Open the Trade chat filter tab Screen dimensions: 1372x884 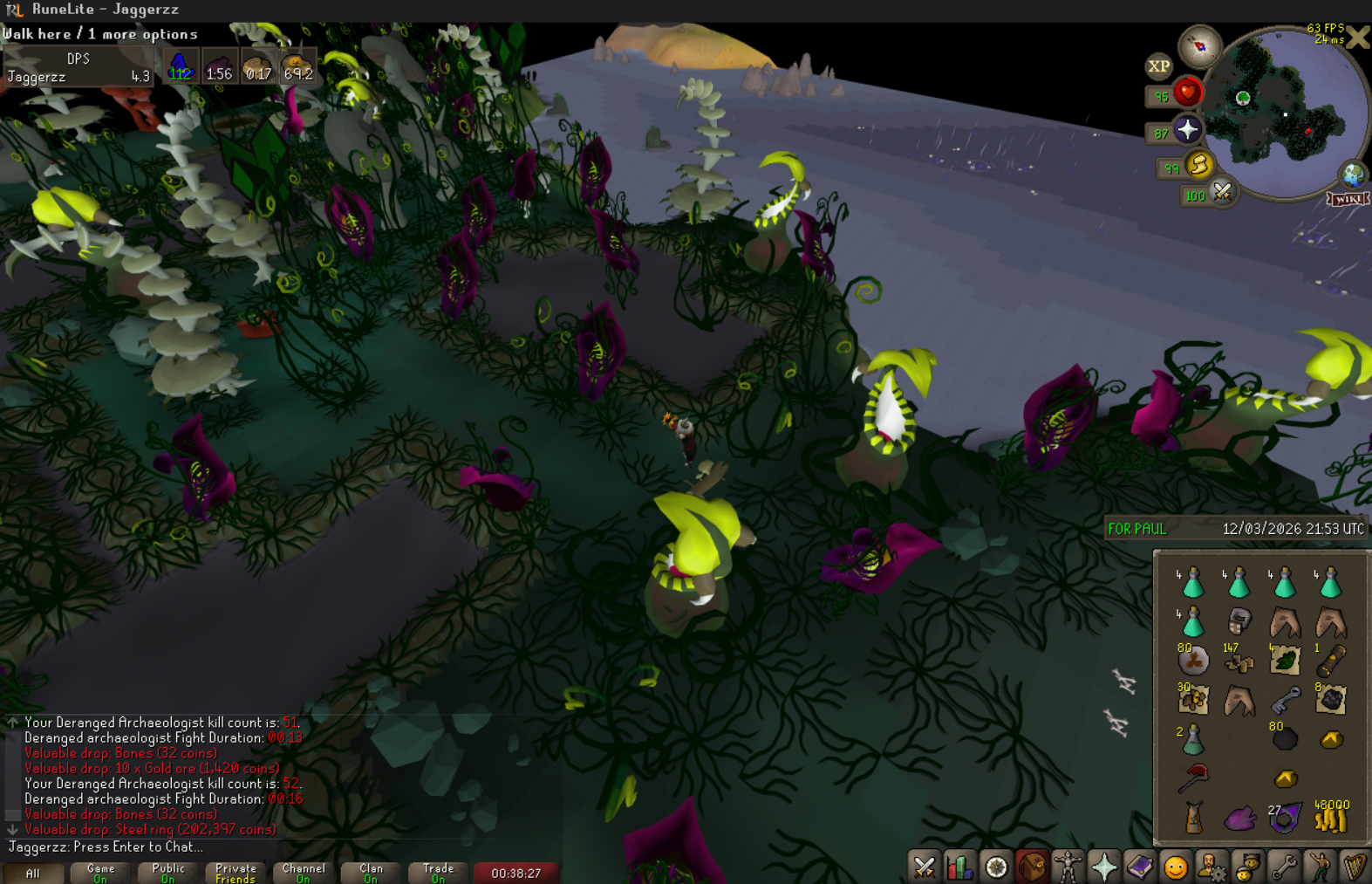pyautogui.click(x=438, y=873)
